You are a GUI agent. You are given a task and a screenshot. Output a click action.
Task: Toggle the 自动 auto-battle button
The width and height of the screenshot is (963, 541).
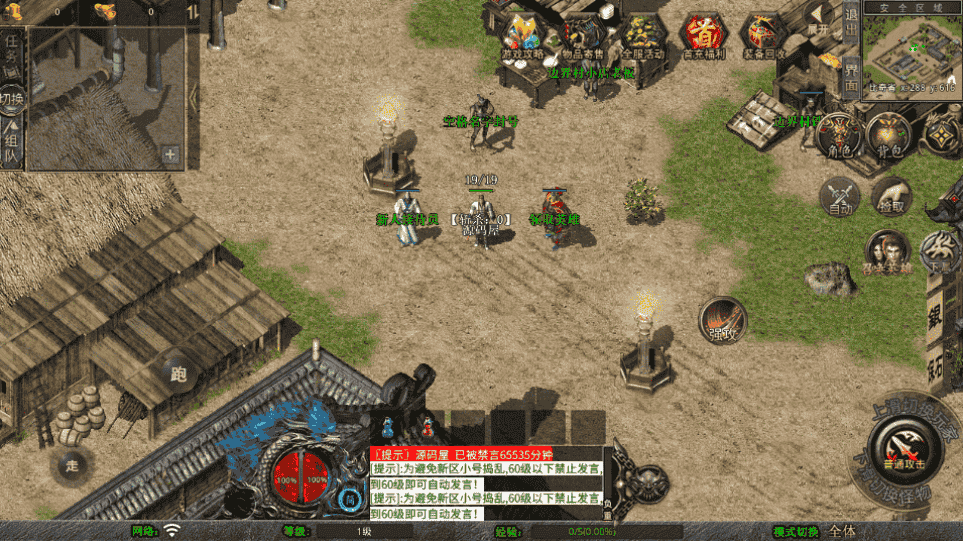click(840, 195)
